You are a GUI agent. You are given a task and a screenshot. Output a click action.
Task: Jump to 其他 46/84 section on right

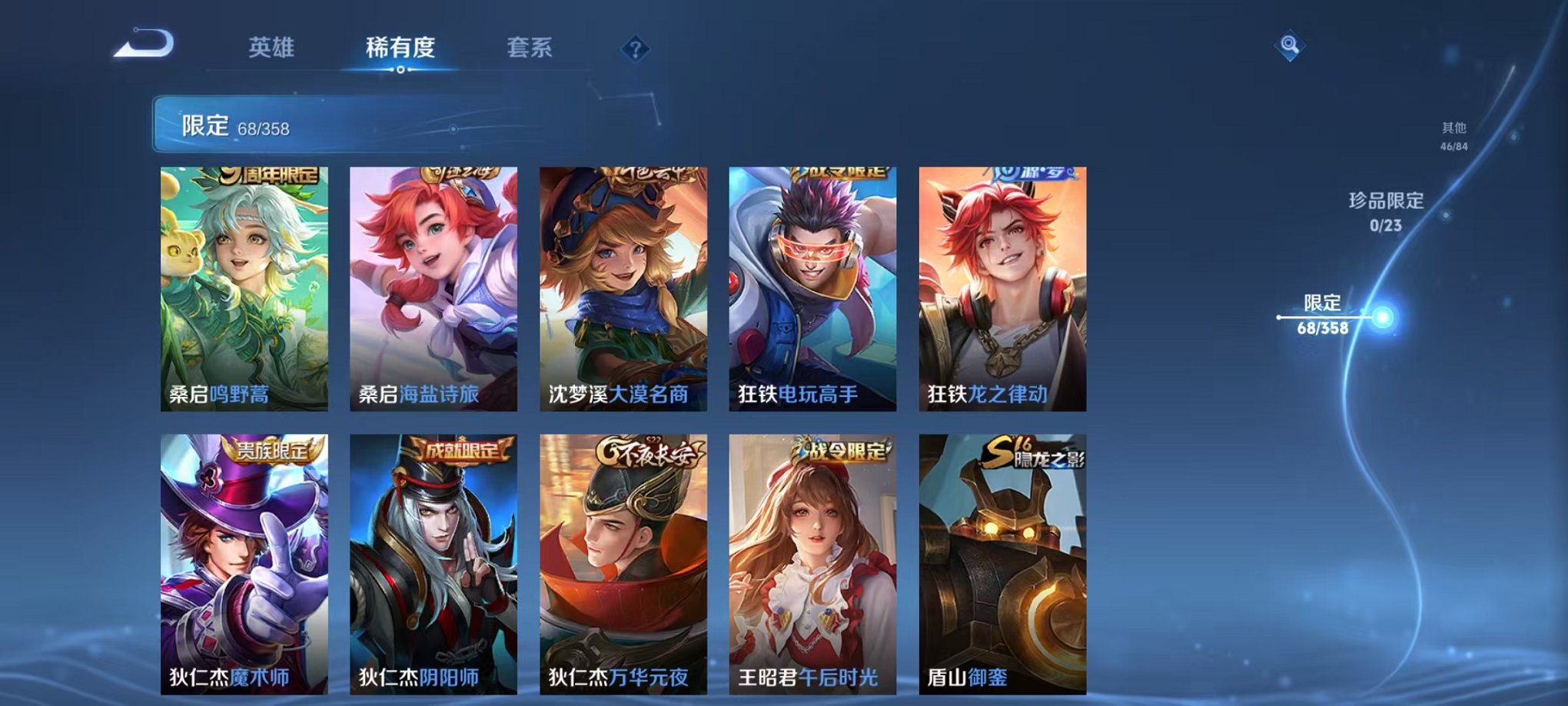pos(1453,137)
